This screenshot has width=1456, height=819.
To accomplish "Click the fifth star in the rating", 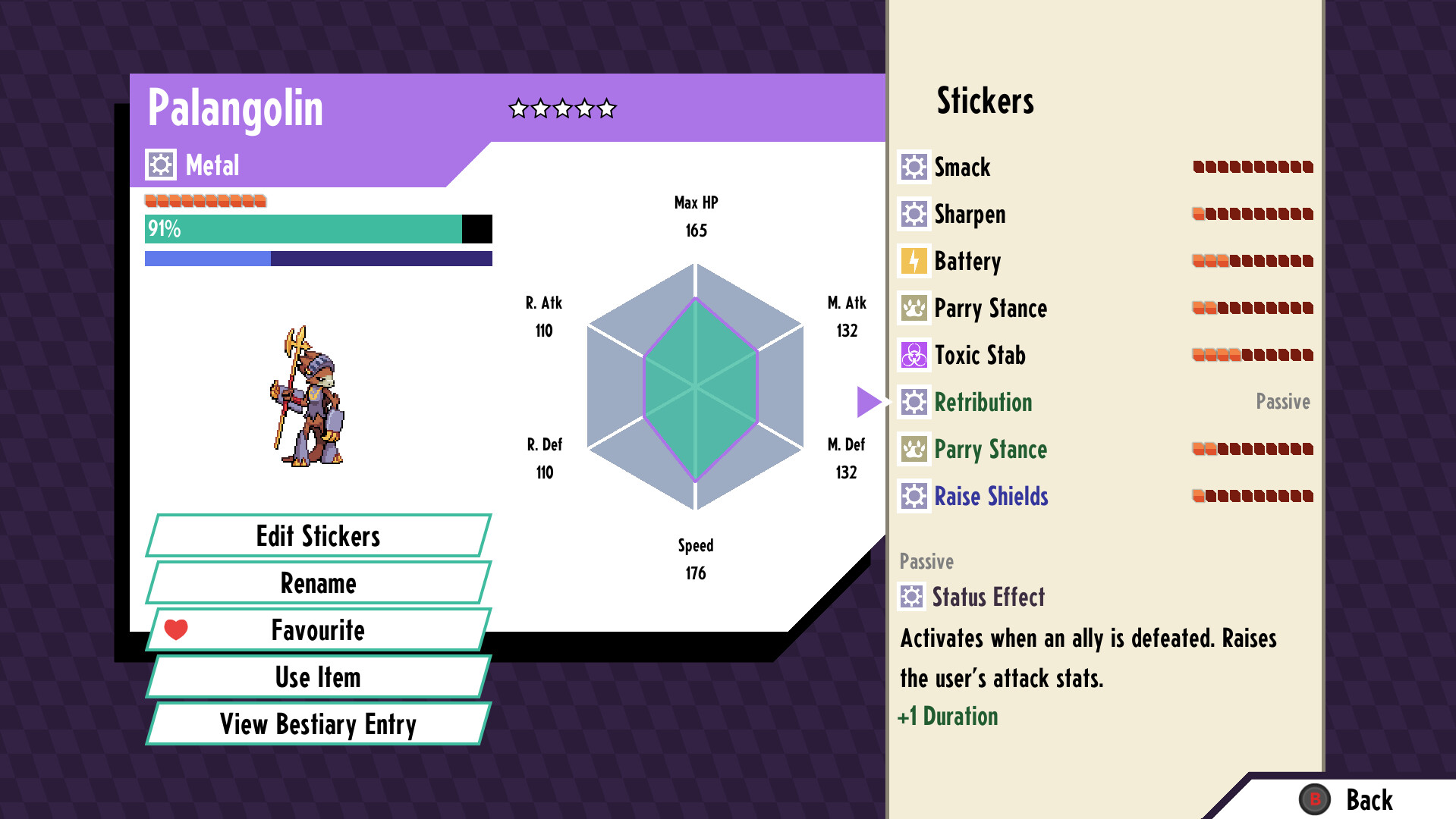I will pyautogui.click(x=605, y=108).
